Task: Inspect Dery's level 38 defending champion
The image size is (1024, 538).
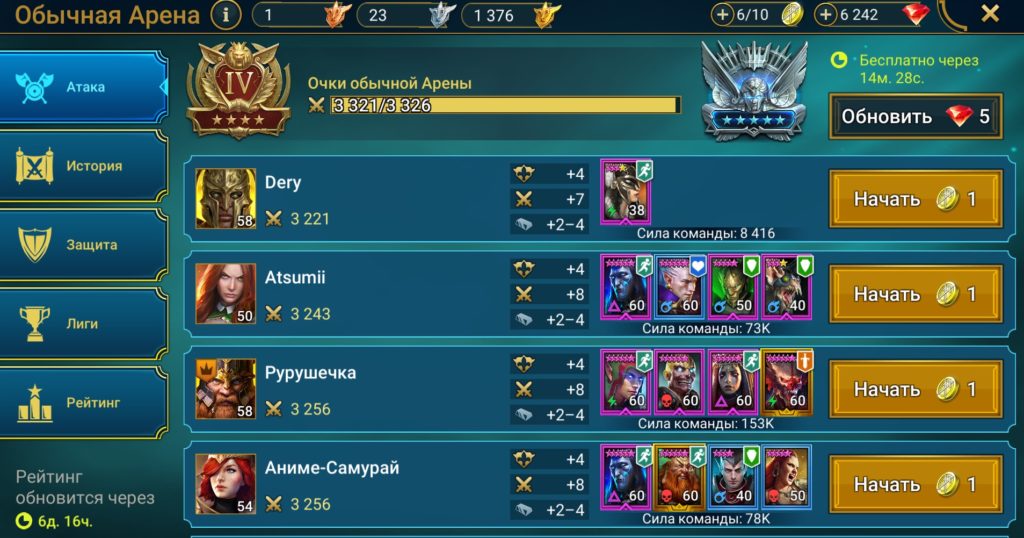Action: click(x=626, y=190)
